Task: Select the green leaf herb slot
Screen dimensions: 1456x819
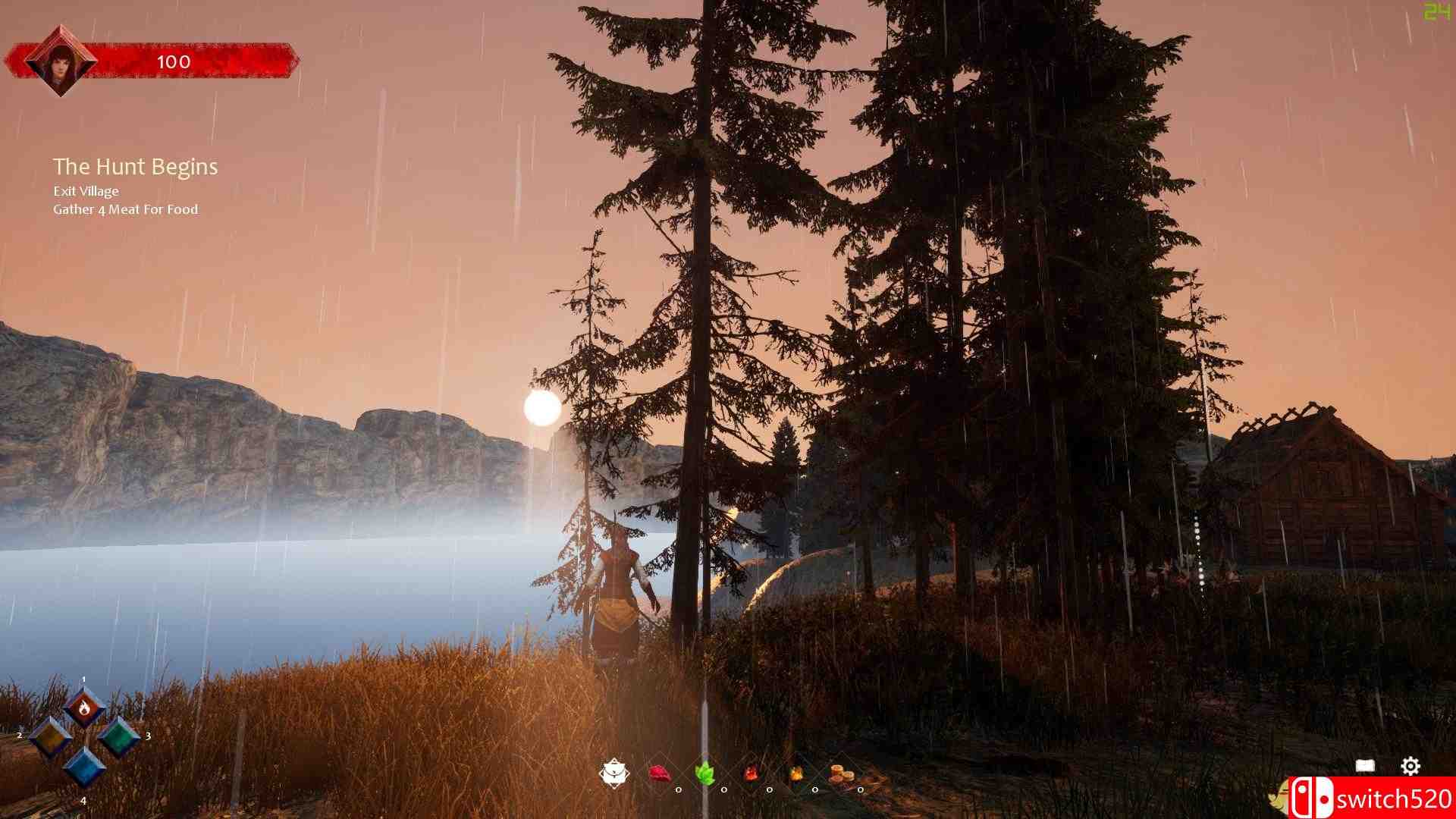Action: (x=705, y=774)
